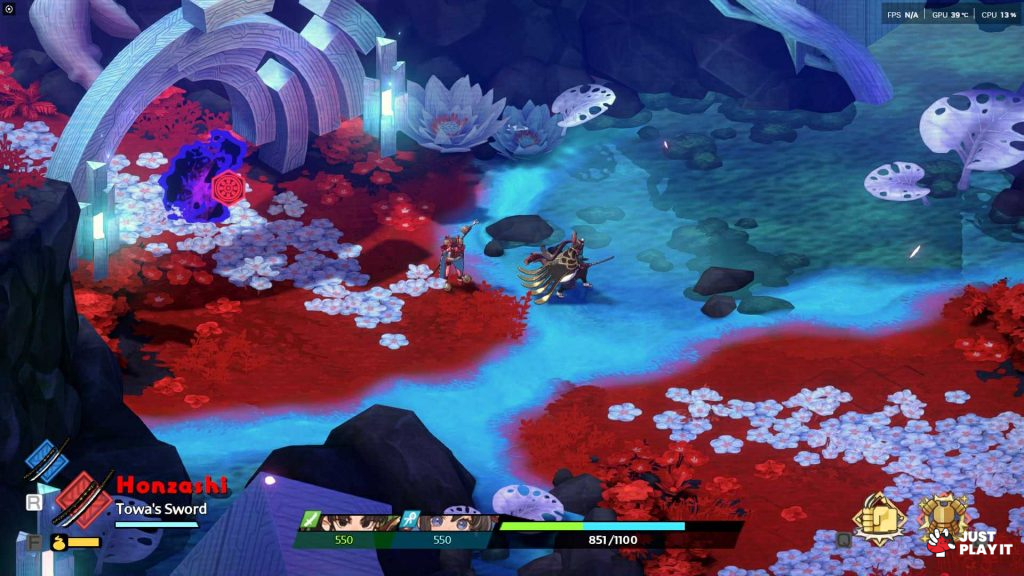
Task: Activate the golden armor skill icon
Action: 943,516
